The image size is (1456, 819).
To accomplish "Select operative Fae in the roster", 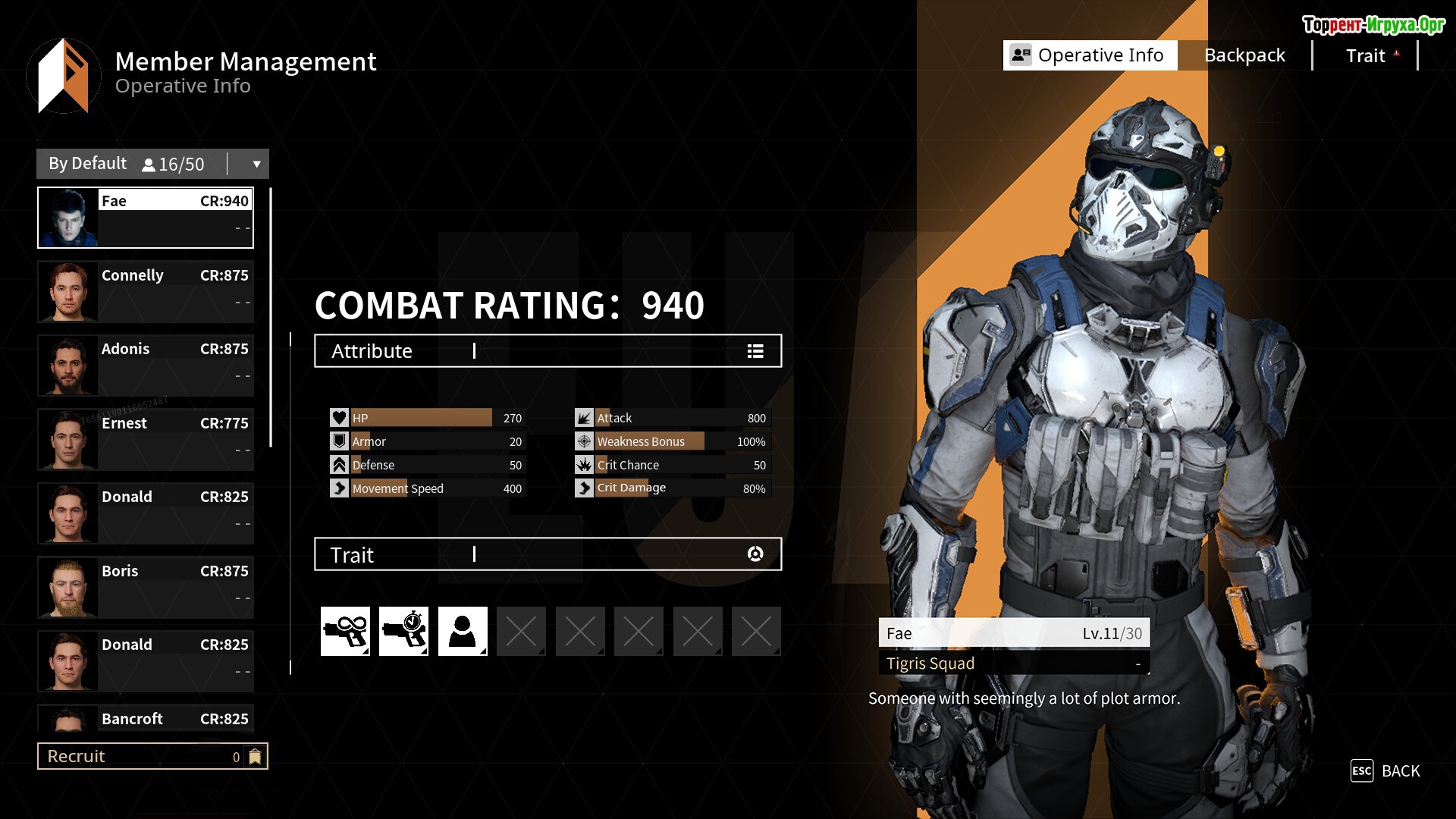I will click(146, 218).
